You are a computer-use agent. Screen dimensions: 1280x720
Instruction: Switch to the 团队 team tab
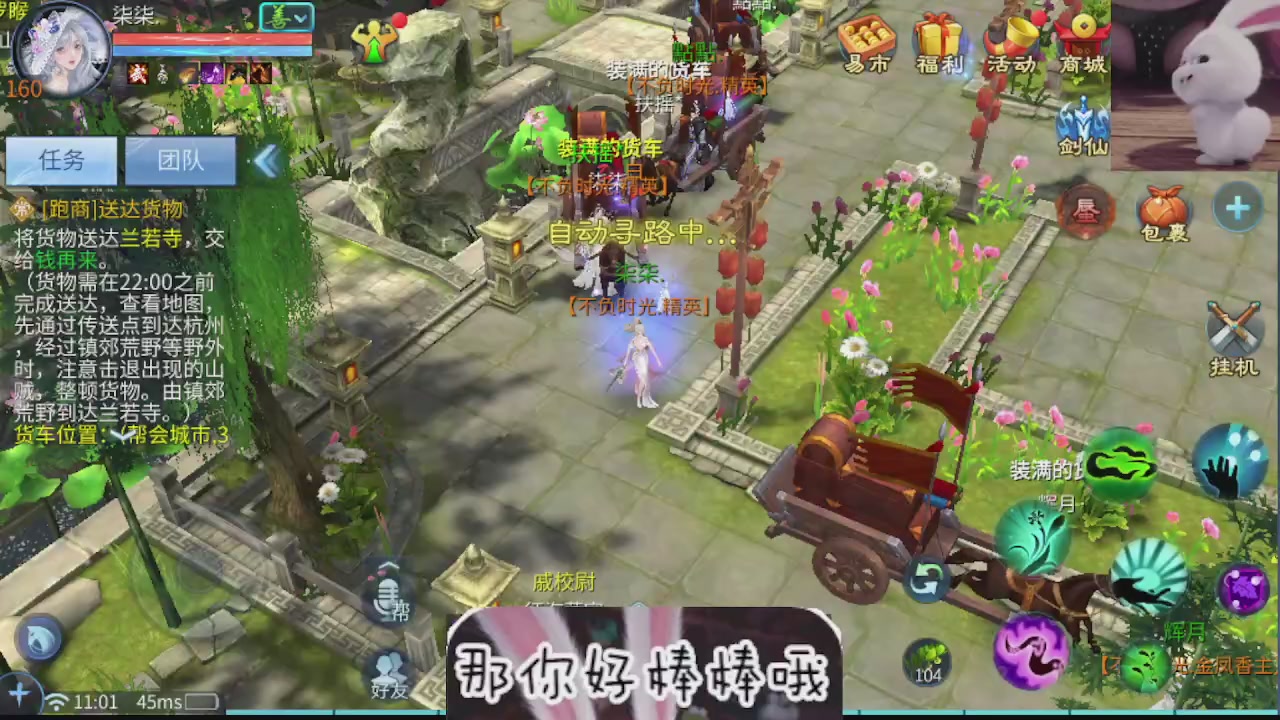coord(182,161)
